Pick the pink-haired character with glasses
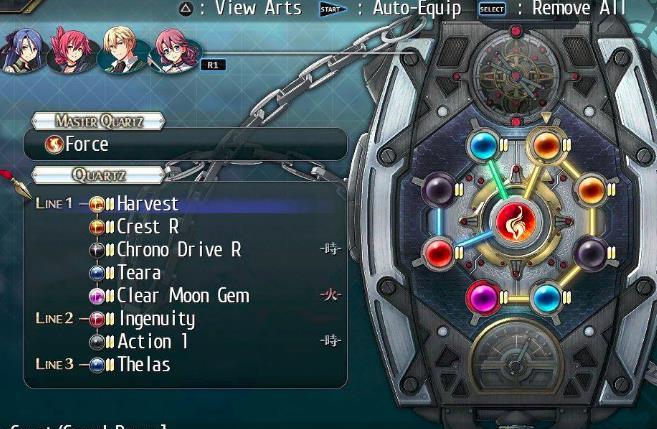Image resolution: width=657 pixels, height=429 pixels. coord(170,51)
